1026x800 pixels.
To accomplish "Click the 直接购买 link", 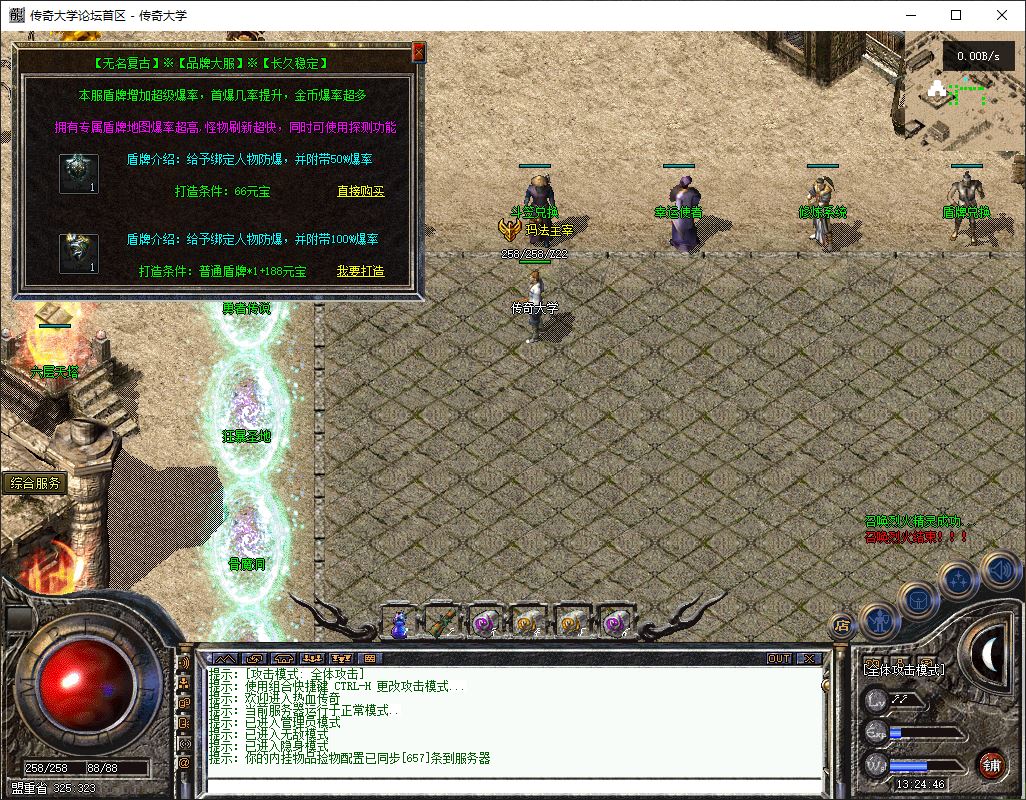I will click(360, 191).
